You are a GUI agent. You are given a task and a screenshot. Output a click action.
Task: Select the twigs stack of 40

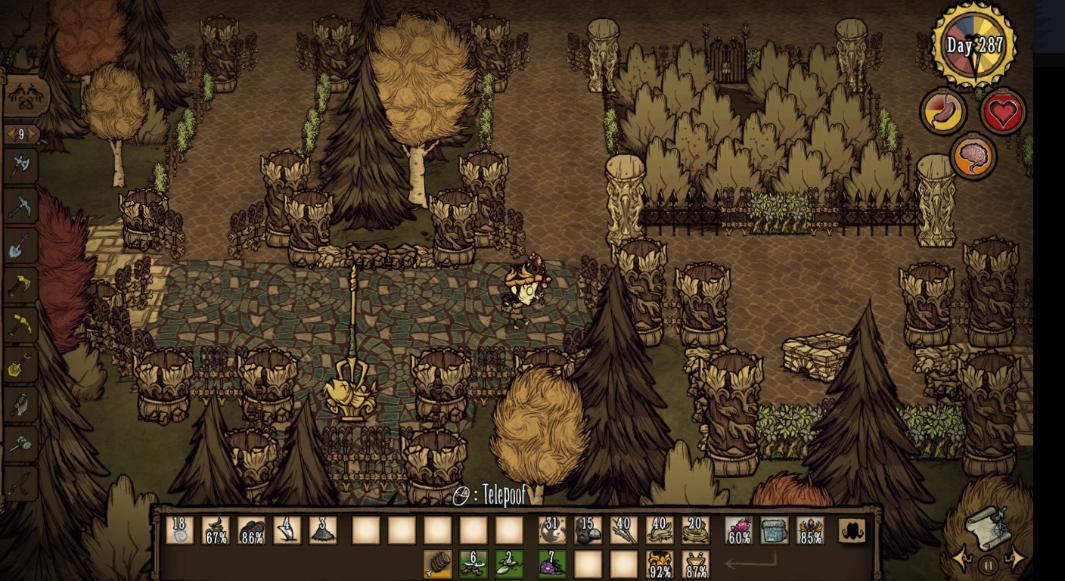pos(624,530)
